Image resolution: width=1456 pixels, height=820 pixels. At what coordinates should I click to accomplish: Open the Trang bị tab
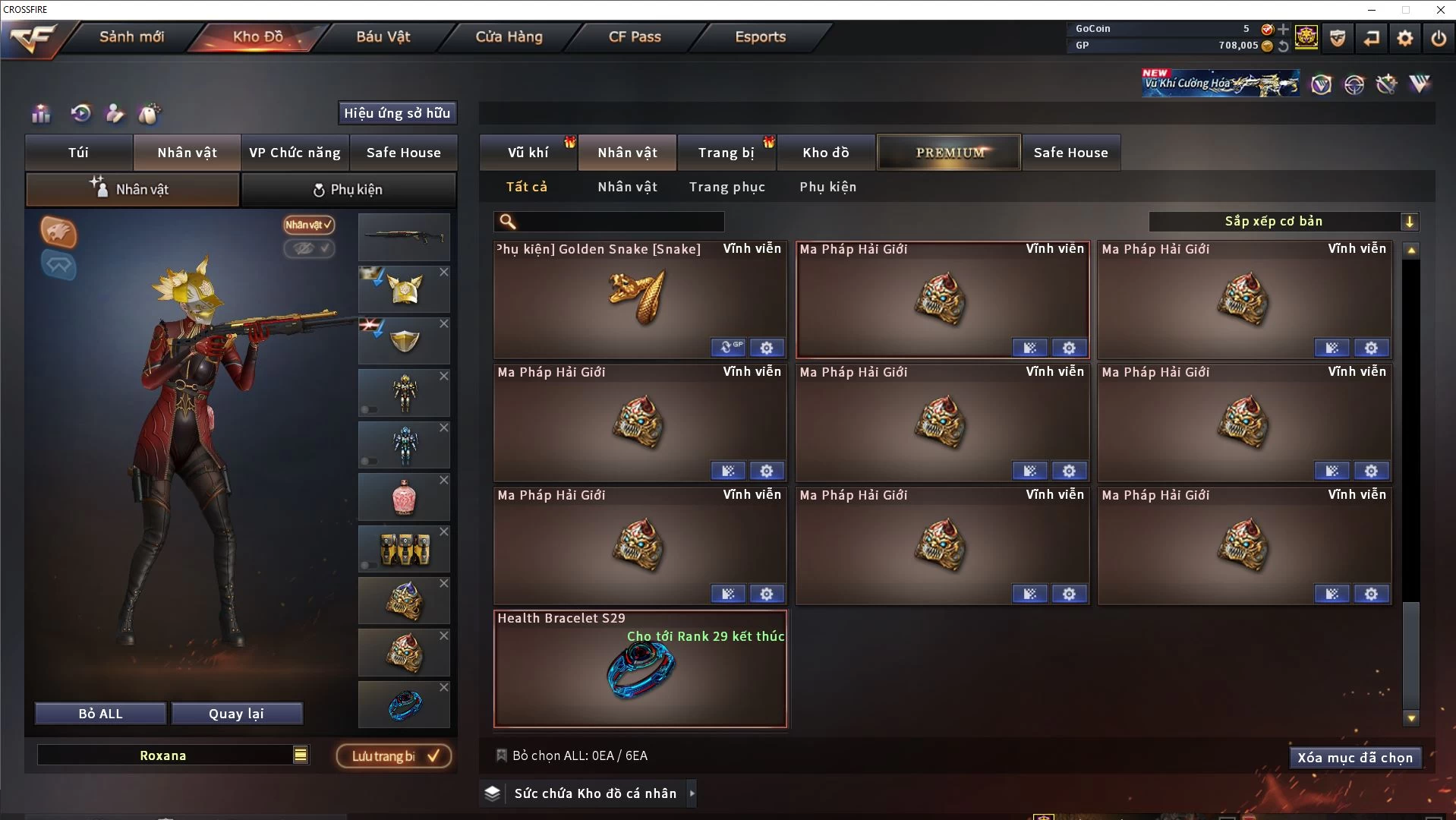coord(726,153)
